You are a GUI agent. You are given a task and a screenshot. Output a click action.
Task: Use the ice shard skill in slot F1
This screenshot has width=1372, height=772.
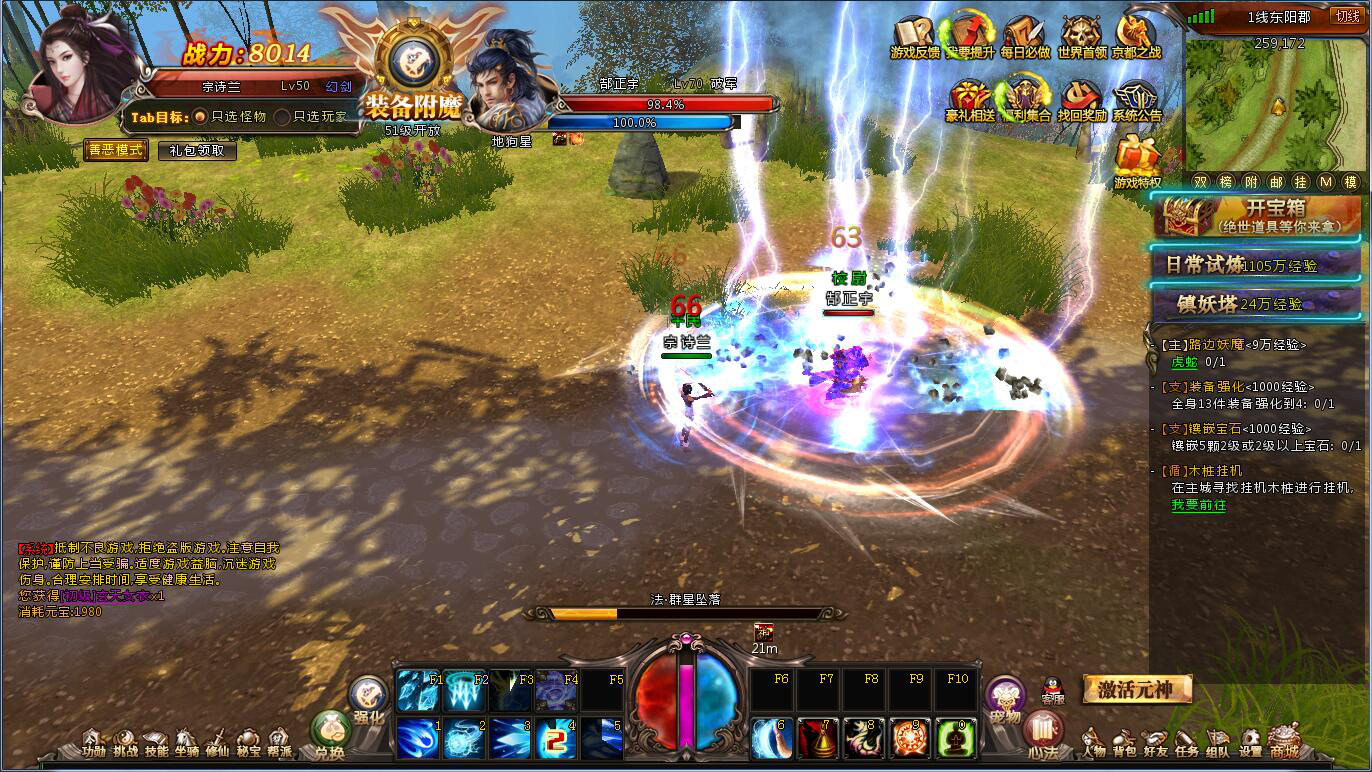pyautogui.click(x=418, y=691)
